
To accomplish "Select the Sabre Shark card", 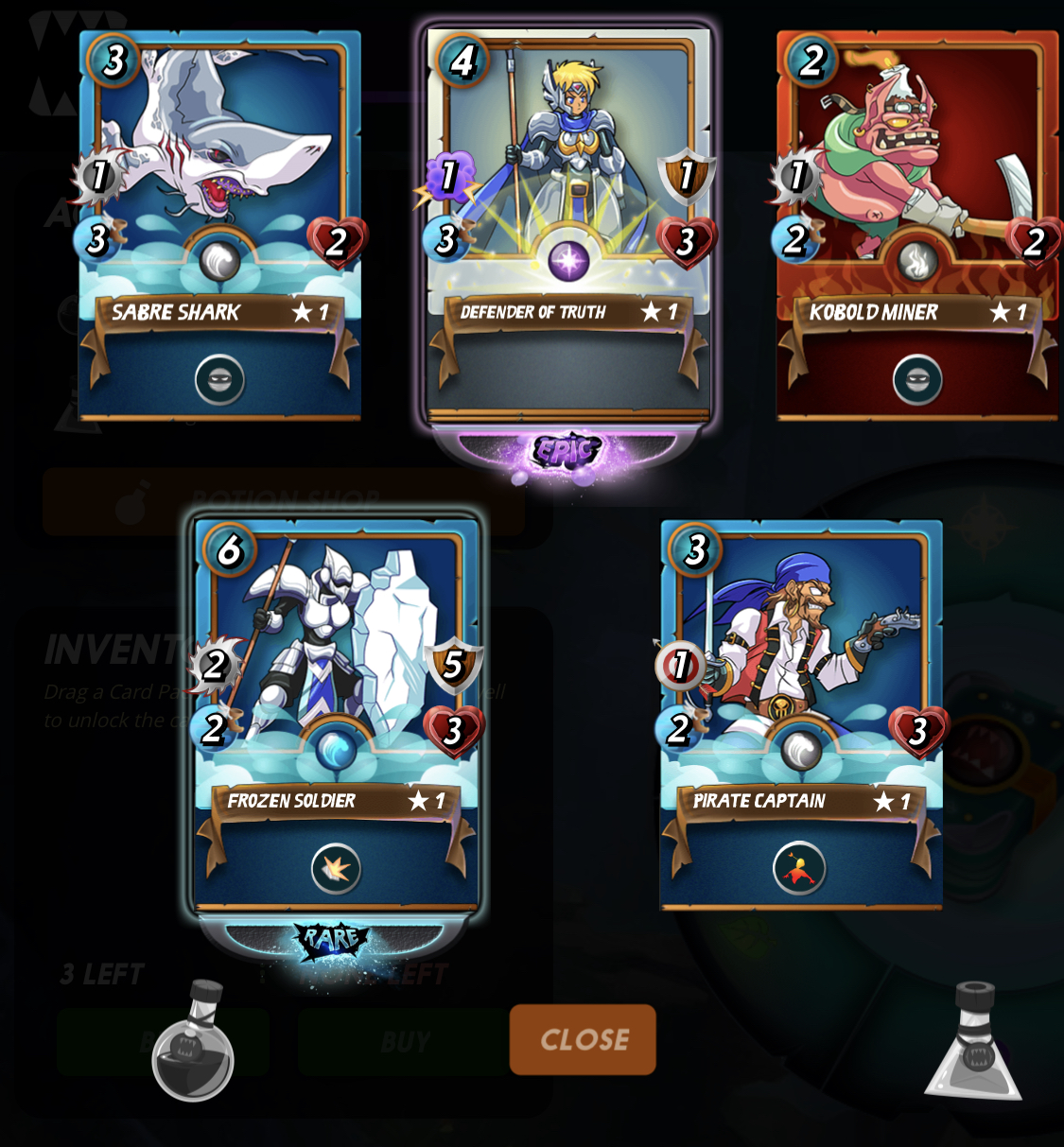I will [x=219, y=189].
